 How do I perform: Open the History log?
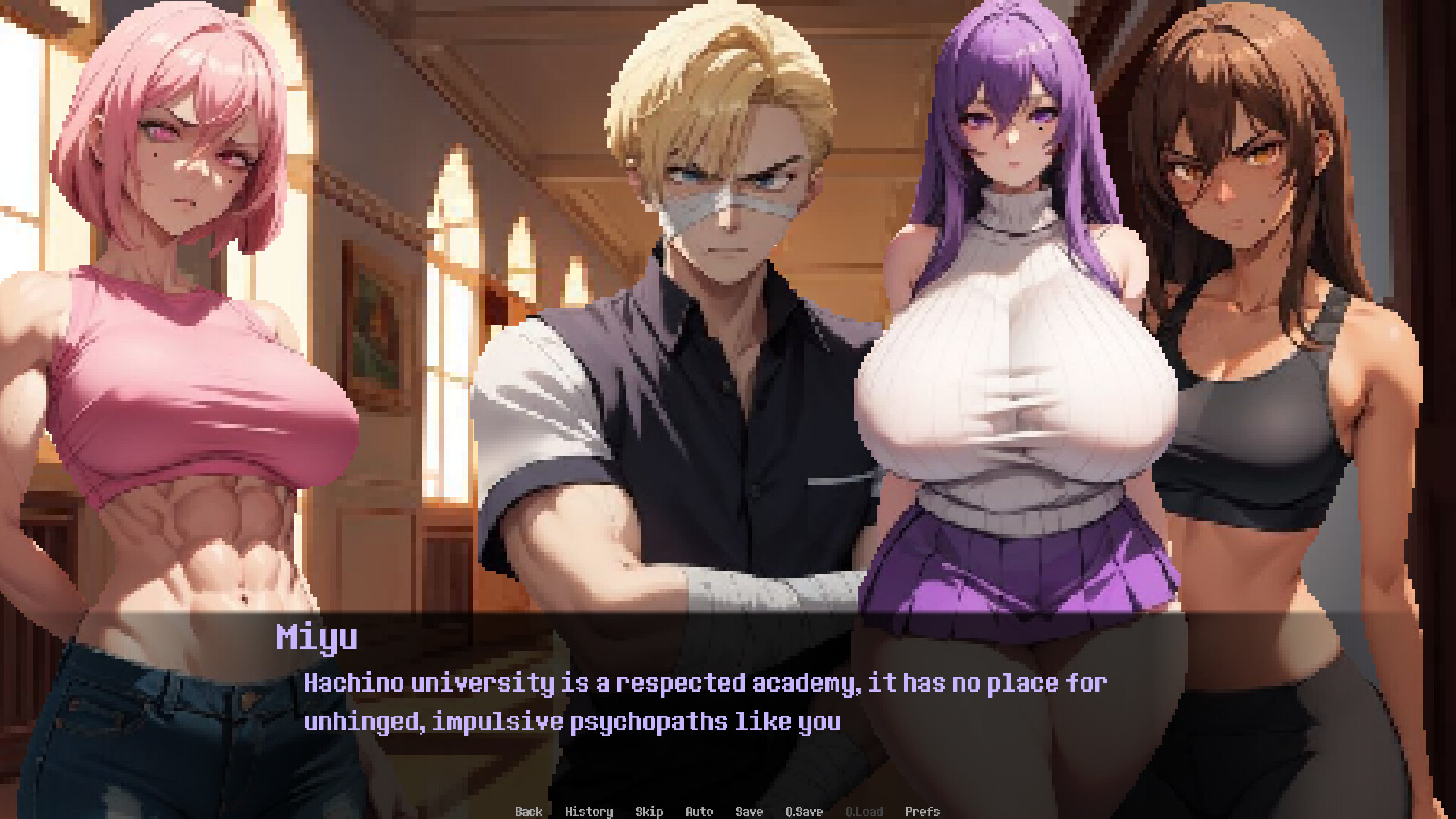pos(590,811)
